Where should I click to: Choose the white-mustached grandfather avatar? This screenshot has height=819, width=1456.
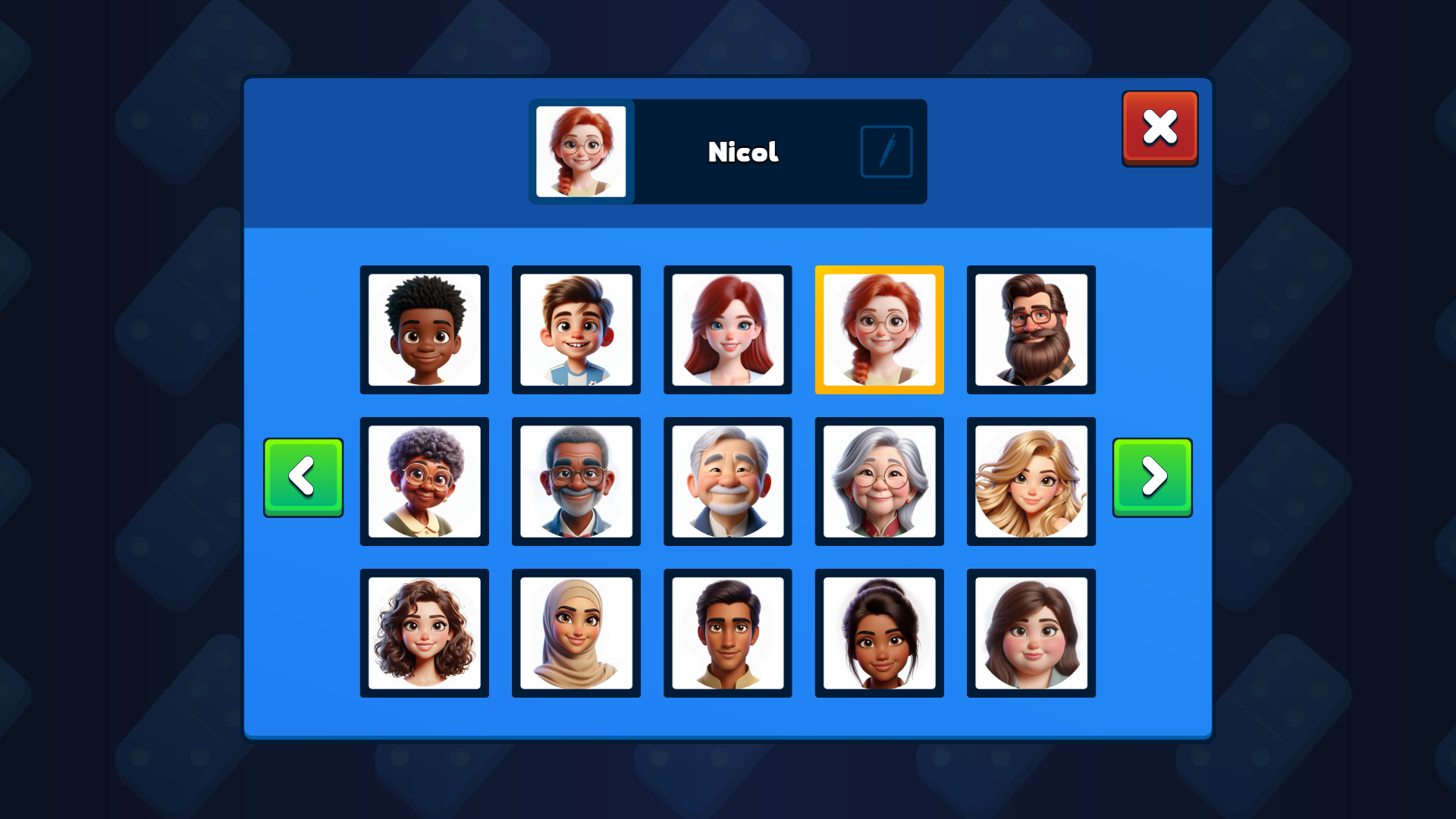[x=728, y=482]
